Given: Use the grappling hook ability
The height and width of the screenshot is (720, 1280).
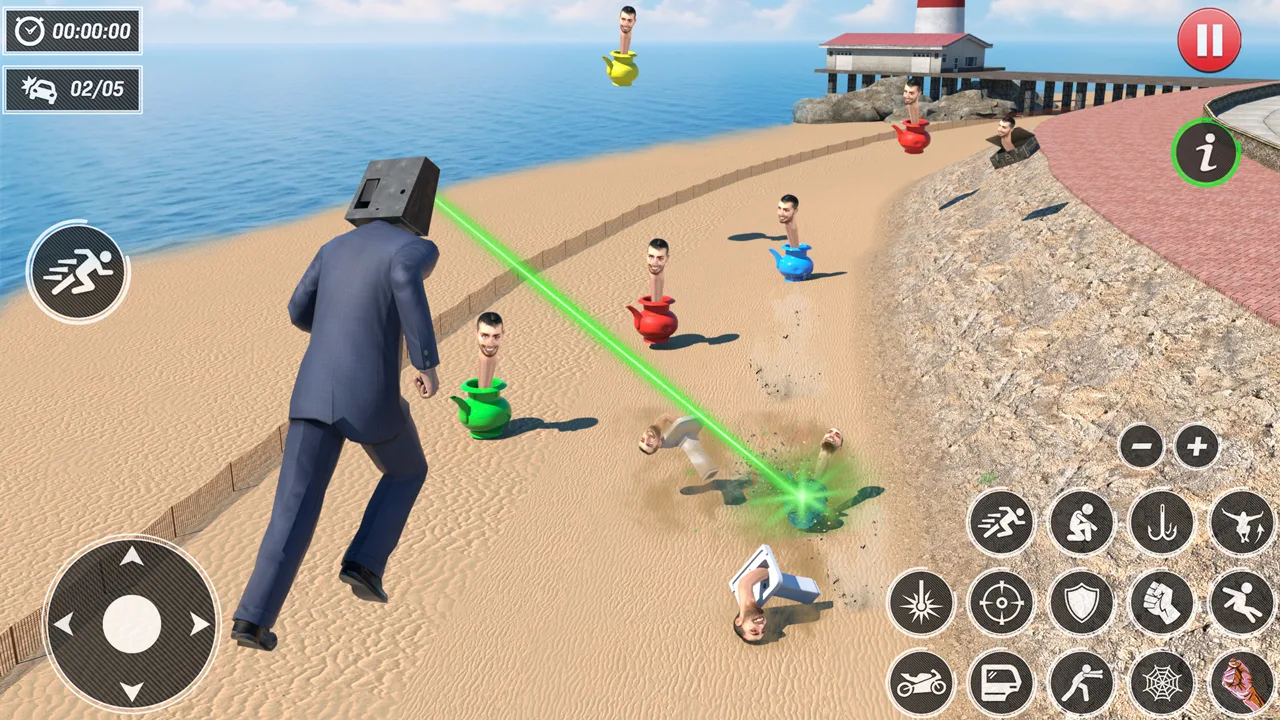Looking at the screenshot, I should (x=1162, y=523).
